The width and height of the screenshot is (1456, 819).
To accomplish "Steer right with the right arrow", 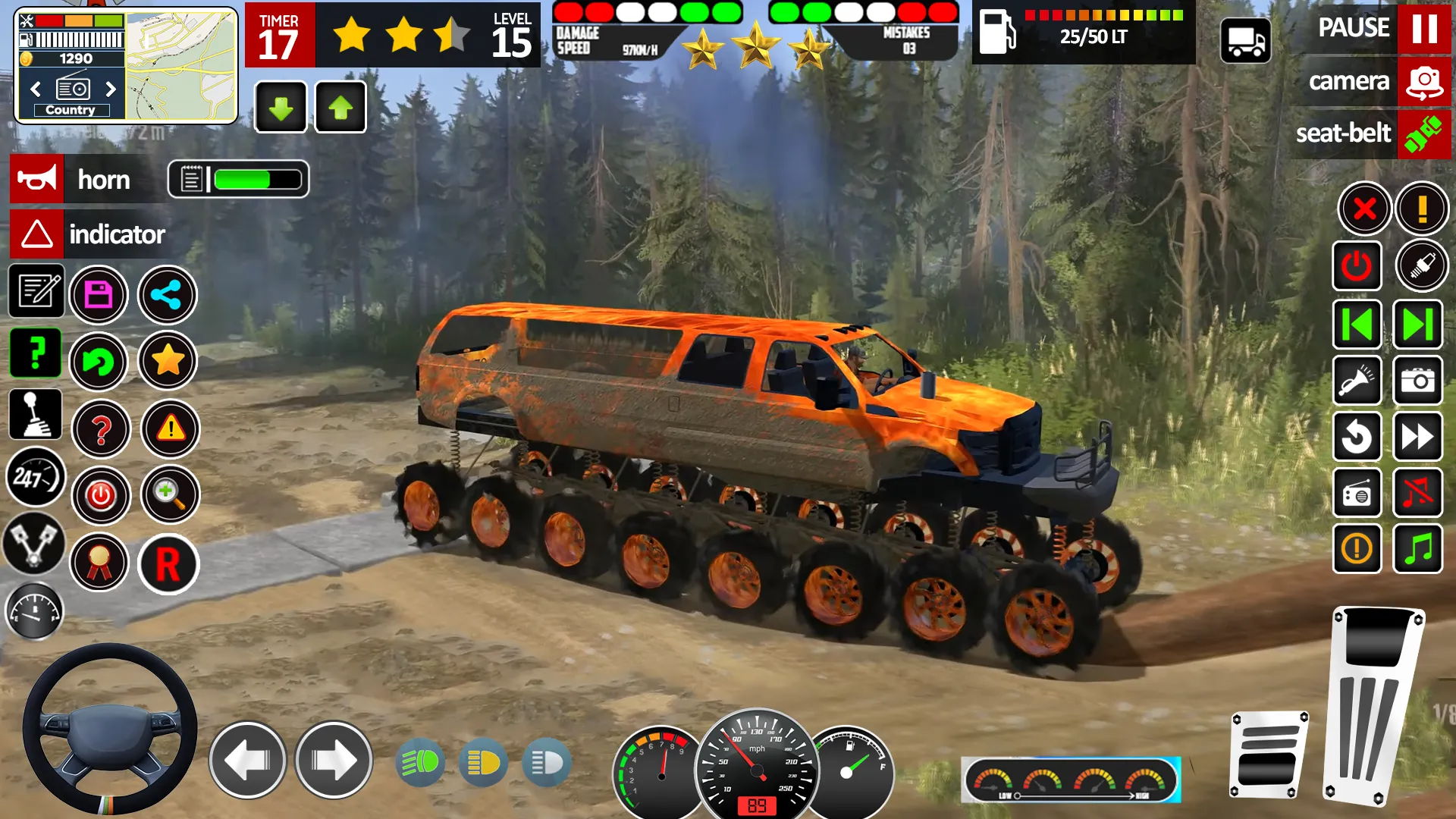I will 333,760.
